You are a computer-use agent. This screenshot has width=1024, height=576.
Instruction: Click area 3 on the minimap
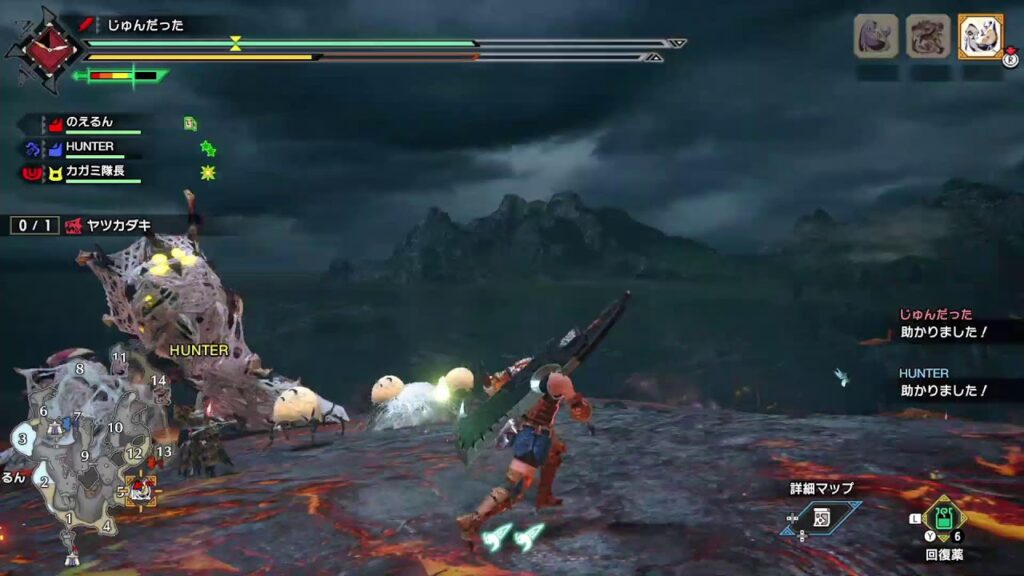tap(22, 439)
